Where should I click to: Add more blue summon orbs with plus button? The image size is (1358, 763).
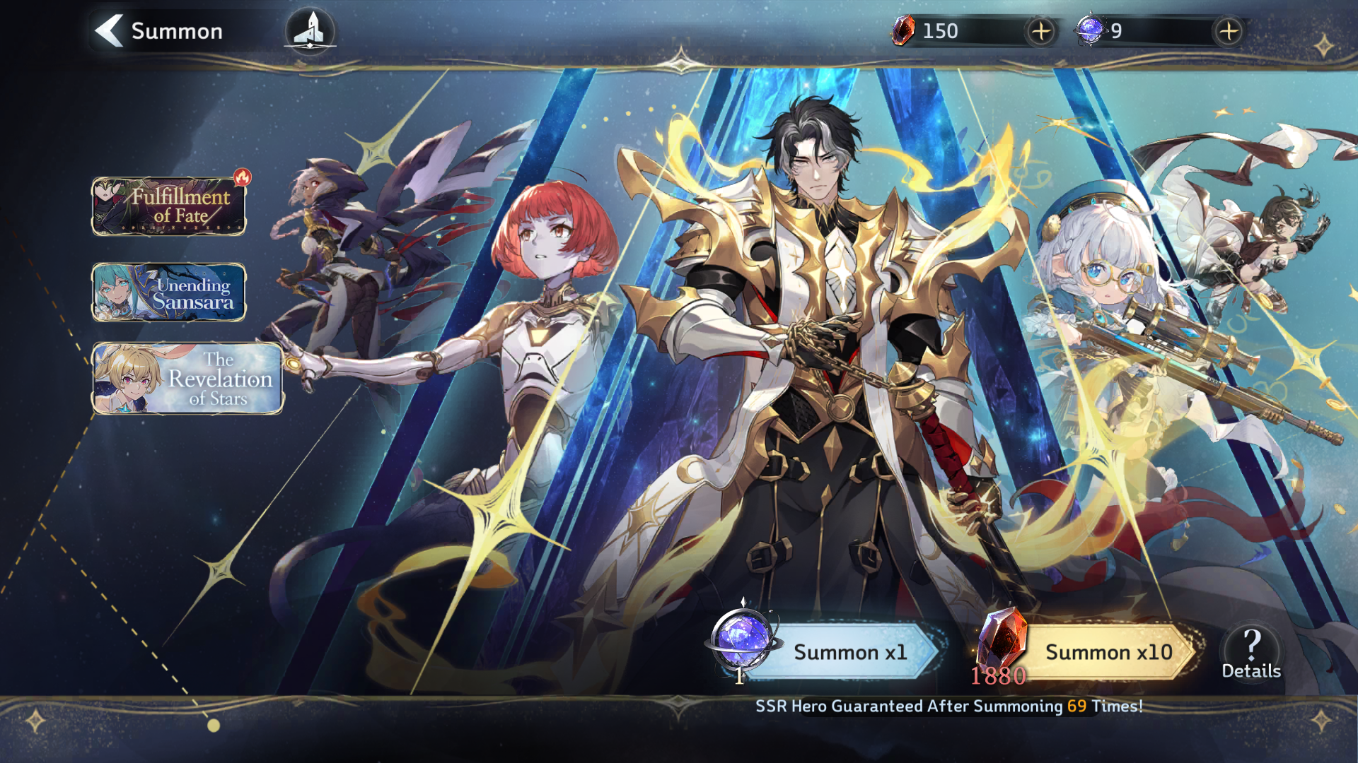(1228, 31)
